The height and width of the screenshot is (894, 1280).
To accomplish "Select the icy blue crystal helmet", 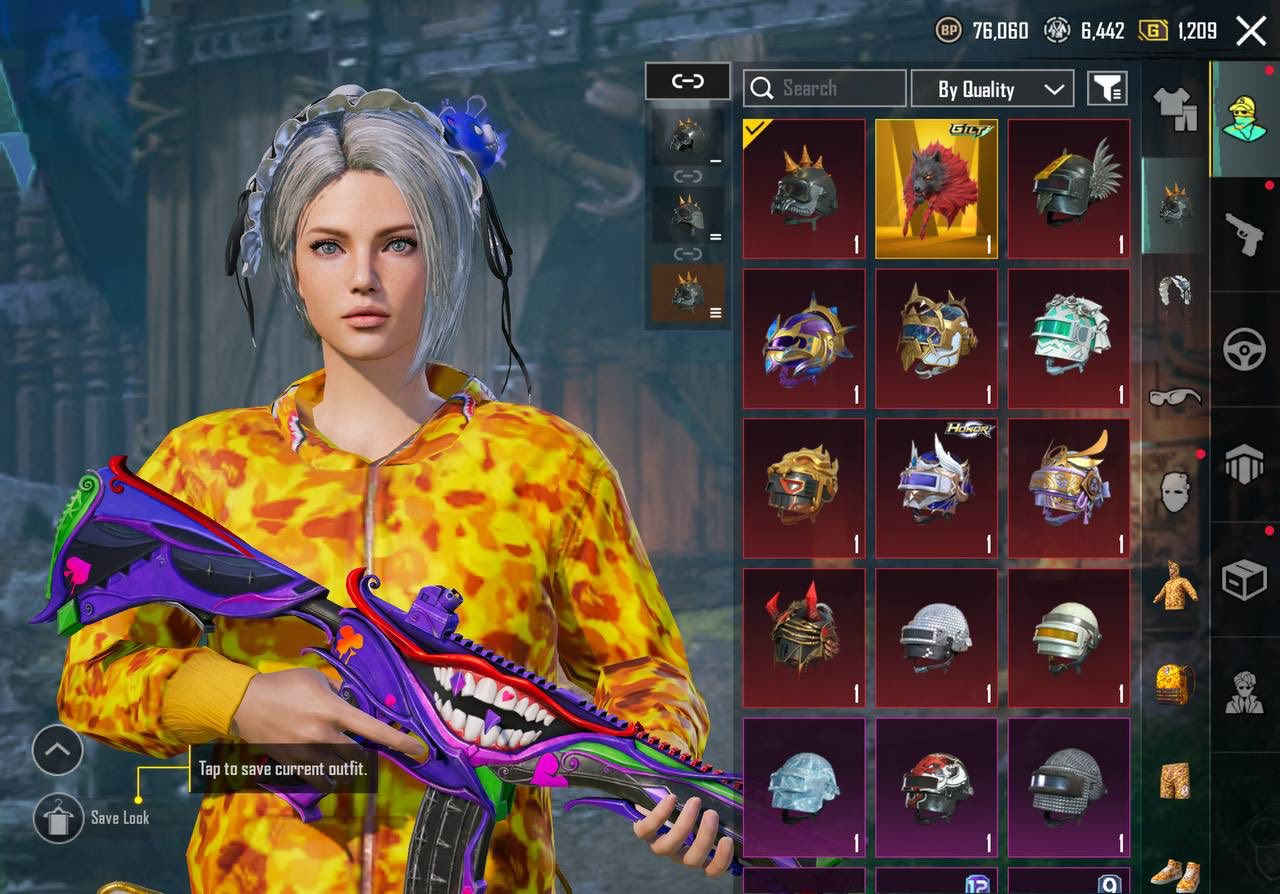I will [x=804, y=787].
